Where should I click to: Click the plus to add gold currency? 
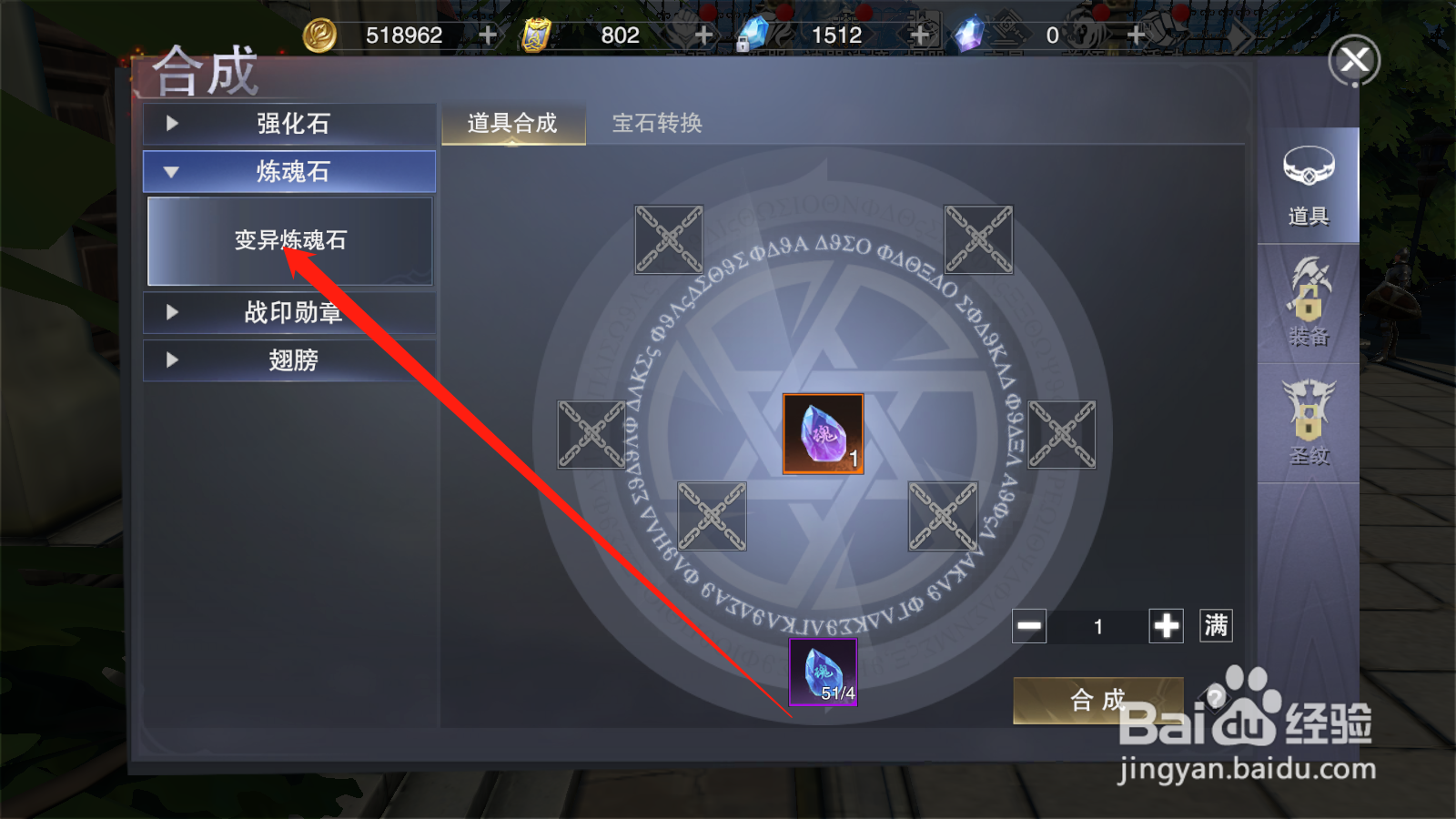pos(489,35)
